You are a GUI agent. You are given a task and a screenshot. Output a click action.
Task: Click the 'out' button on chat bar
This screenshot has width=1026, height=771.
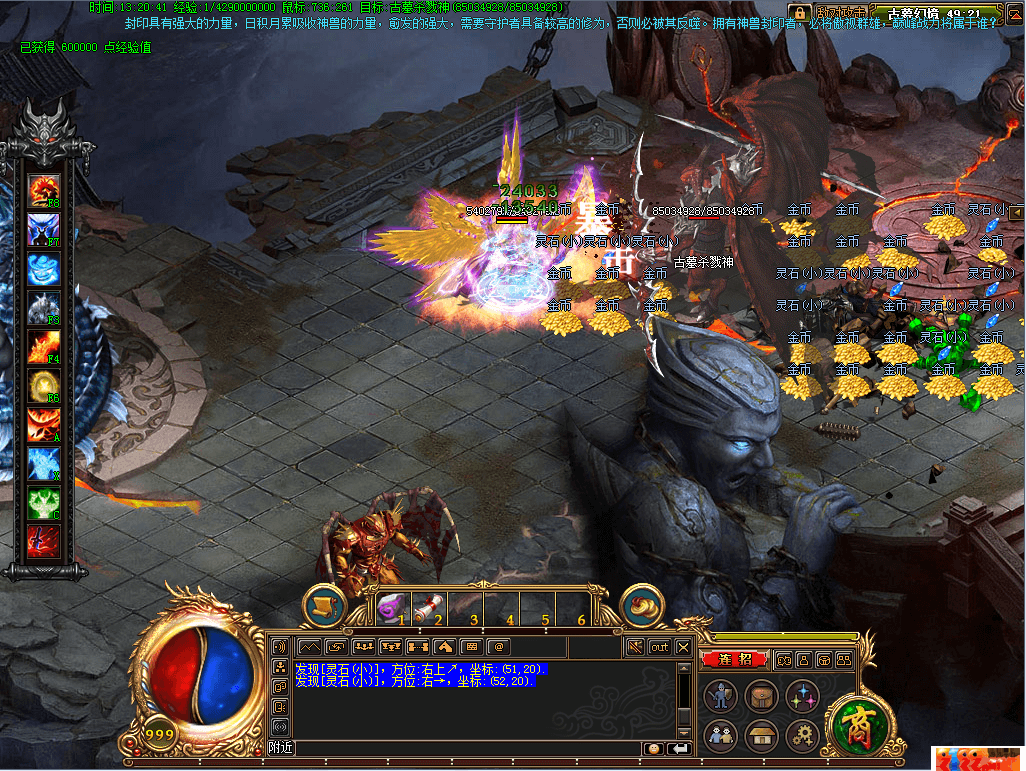659,647
